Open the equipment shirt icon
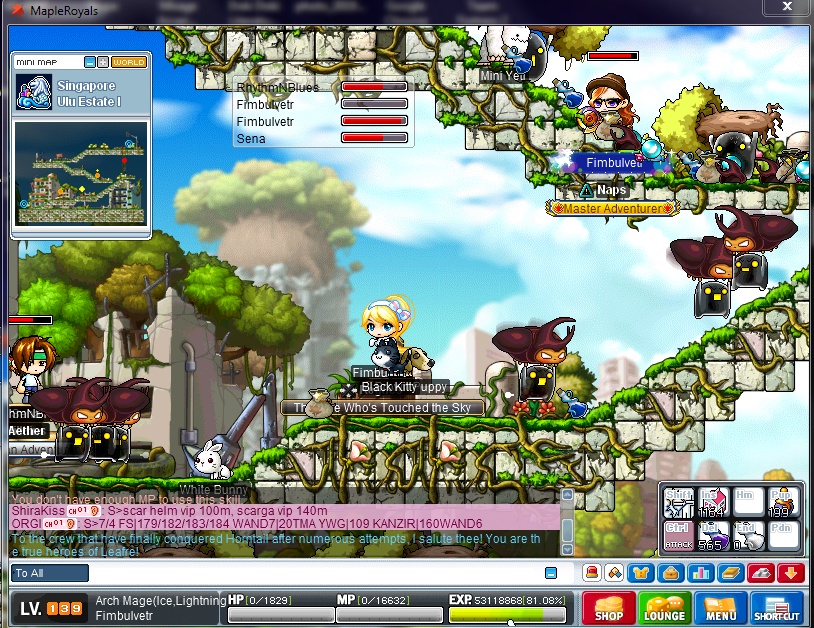Image resolution: width=814 pixels, height=628 pixels. pos(643,573)
